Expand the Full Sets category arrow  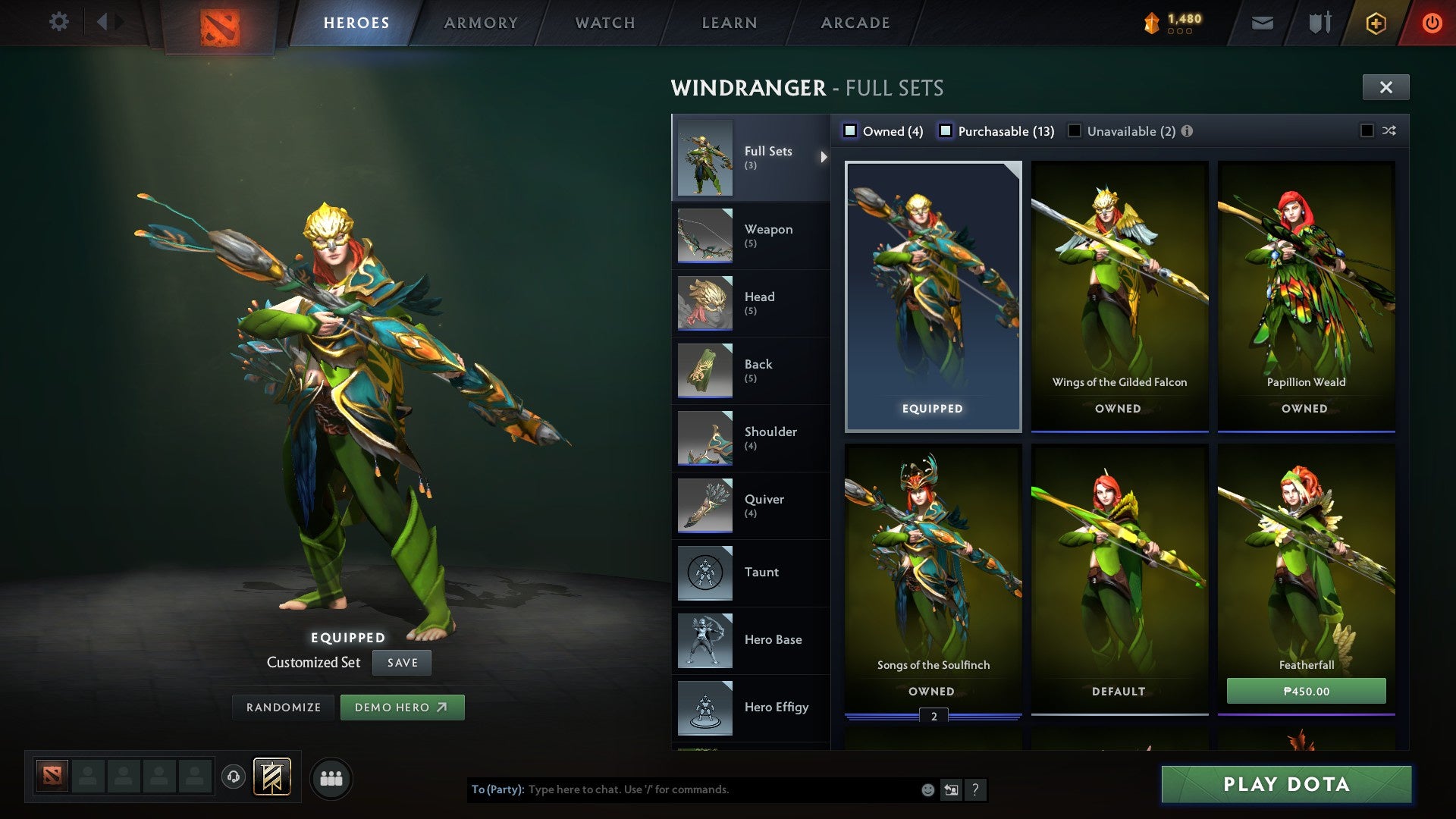824,158
